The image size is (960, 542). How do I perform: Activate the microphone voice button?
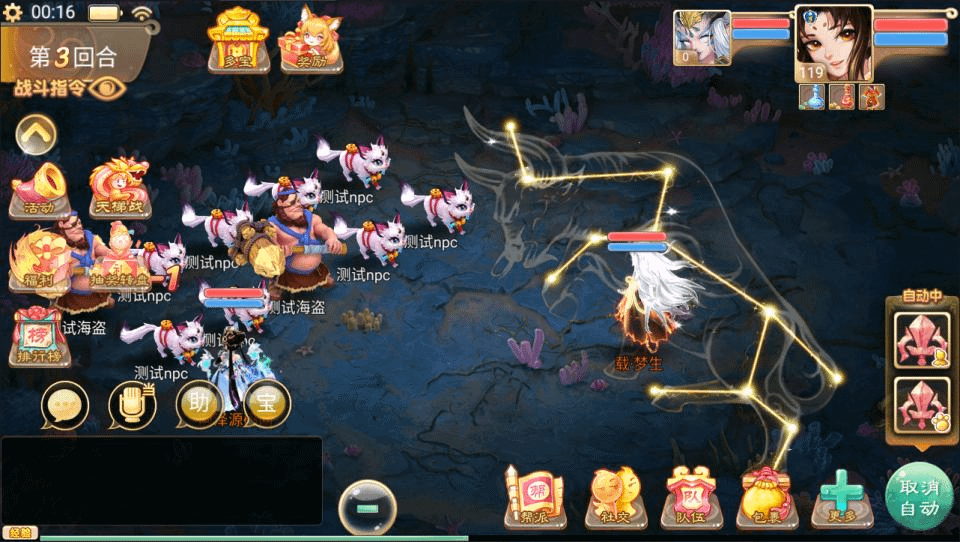pos(132,406)
